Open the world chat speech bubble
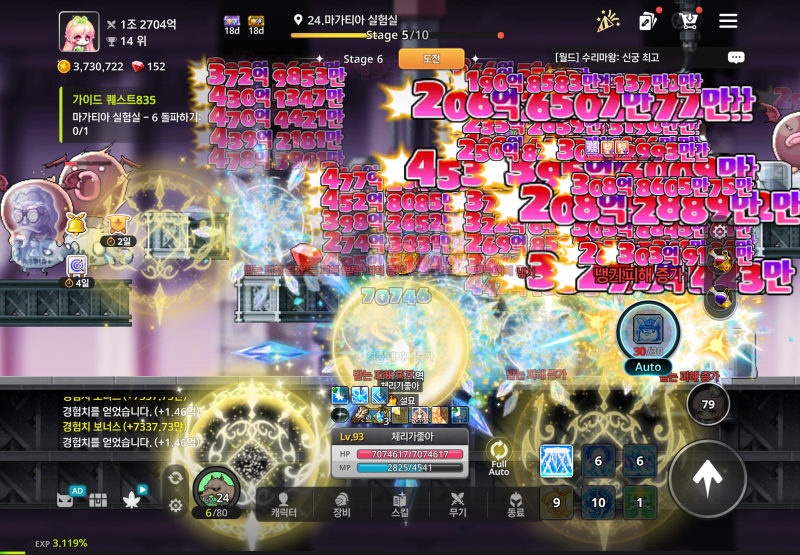This screenshot has width=800, height=555. pos(736,58)
